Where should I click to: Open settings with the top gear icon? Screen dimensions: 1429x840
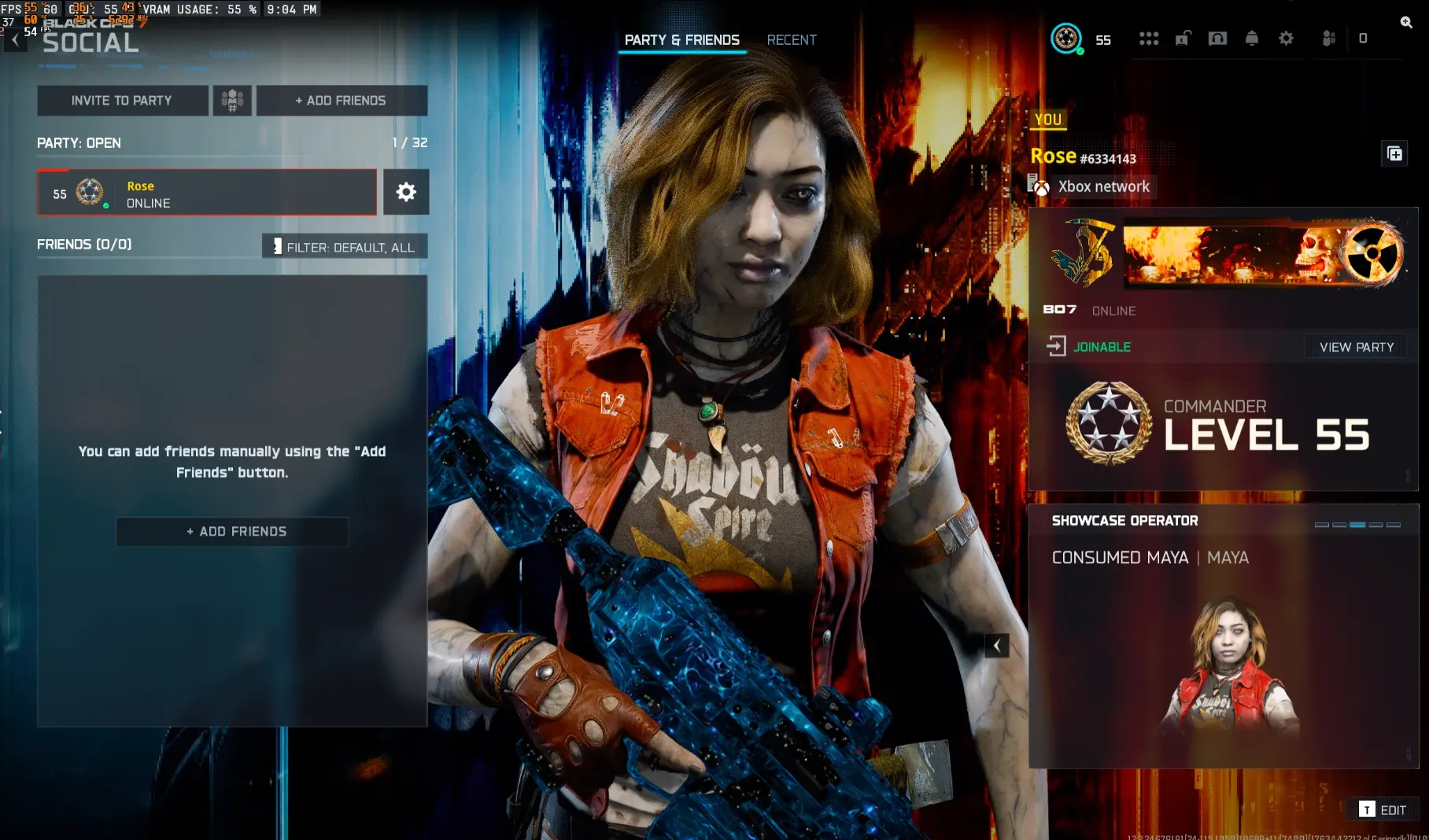click(1286, 39)
